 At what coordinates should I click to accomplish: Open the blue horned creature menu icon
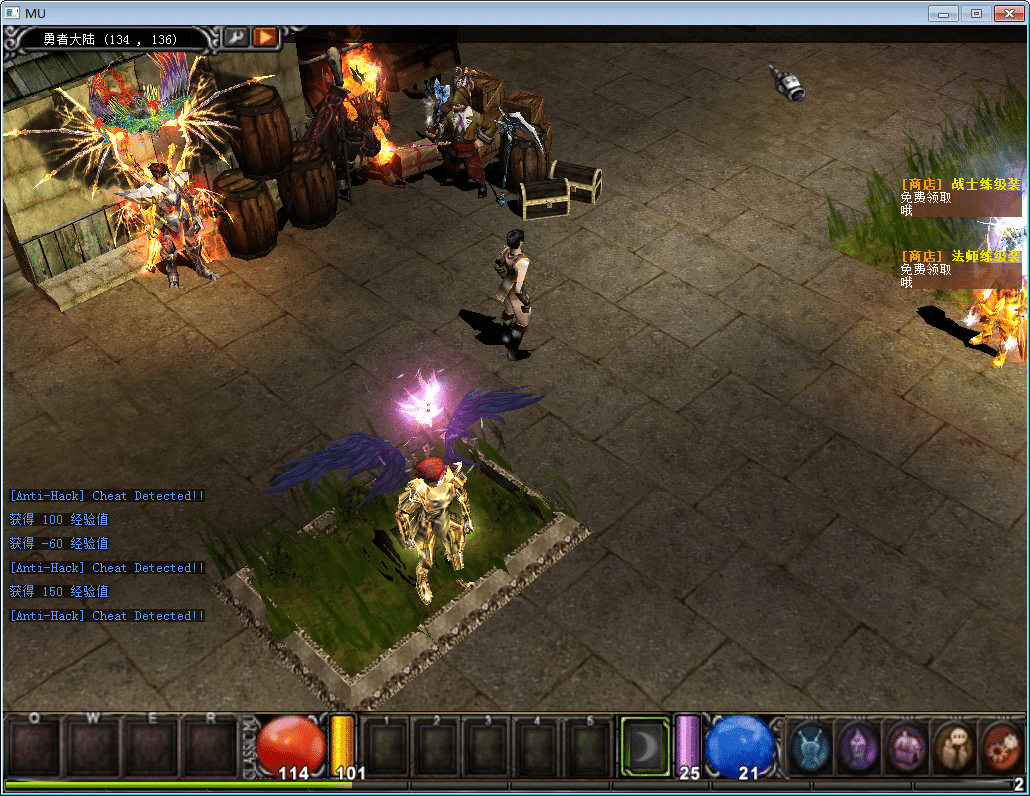[x=810, y=746]
